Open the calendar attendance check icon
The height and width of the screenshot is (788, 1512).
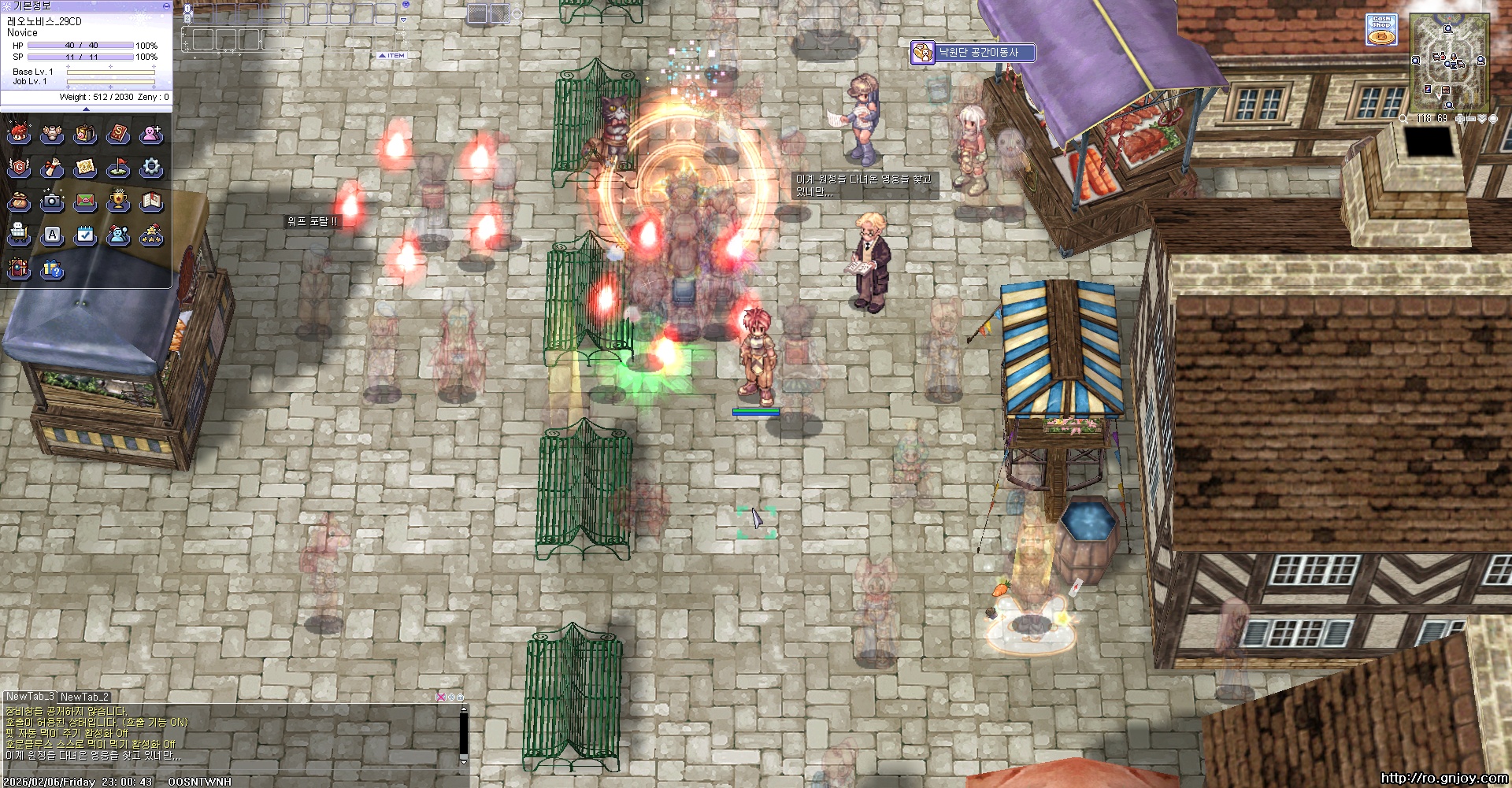pyautogui.click(x=85, y=235)
